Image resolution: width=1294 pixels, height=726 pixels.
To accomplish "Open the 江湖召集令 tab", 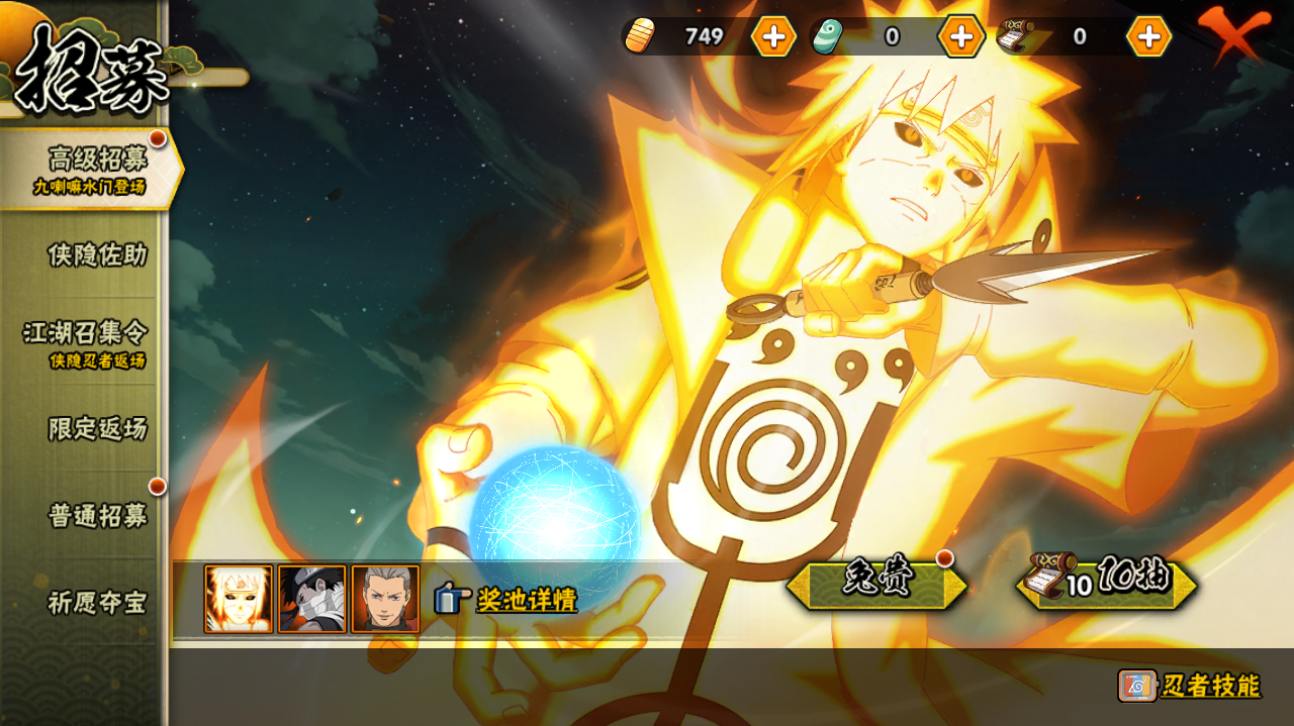I will pos(86,340).
